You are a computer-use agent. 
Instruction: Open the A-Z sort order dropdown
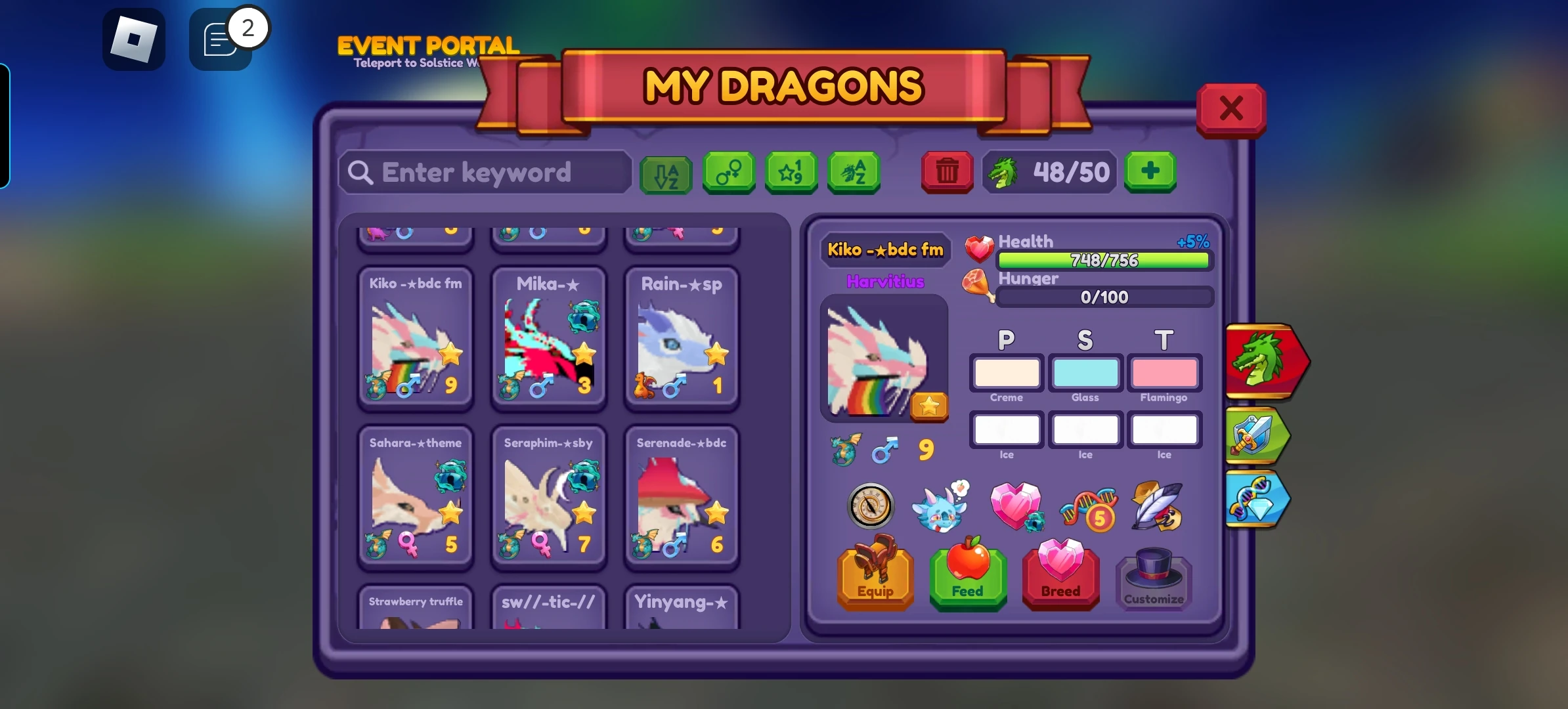point(666,173)
